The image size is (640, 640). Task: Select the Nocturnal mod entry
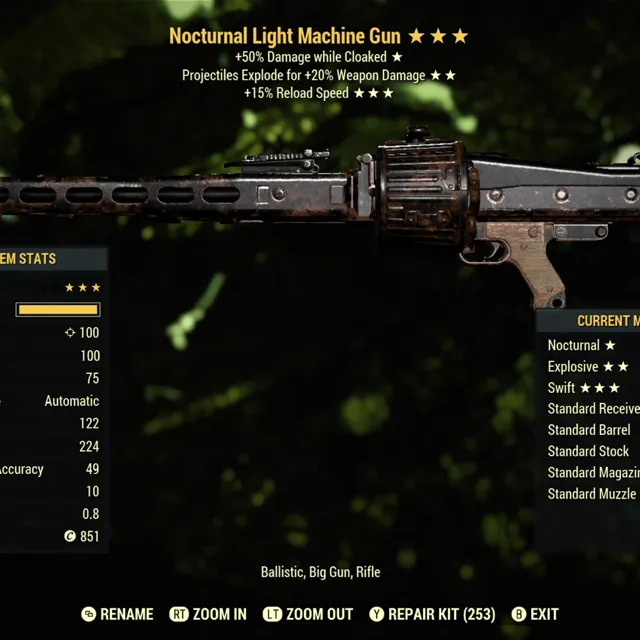coord(581,345)
